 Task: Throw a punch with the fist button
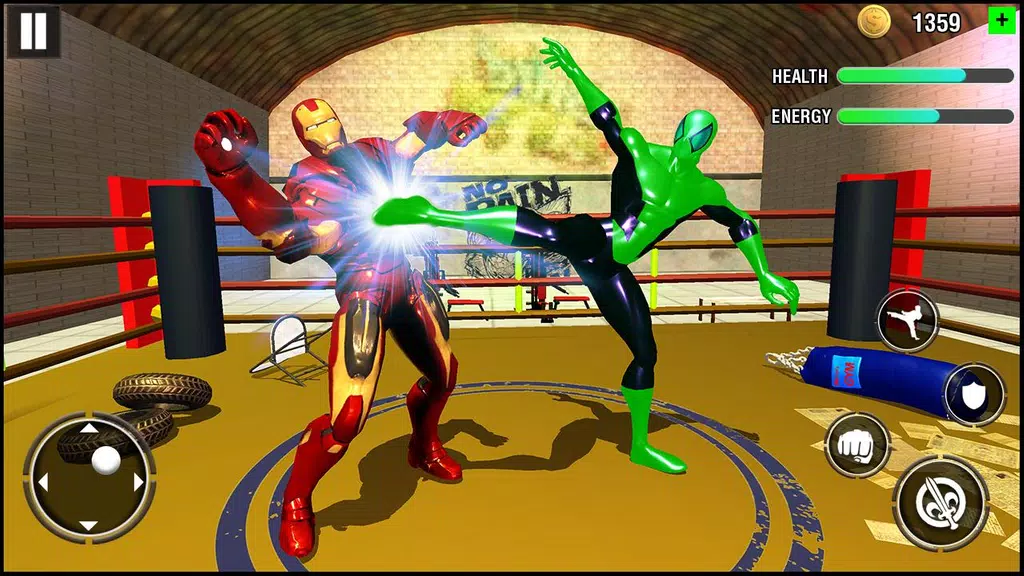(857, 444)
